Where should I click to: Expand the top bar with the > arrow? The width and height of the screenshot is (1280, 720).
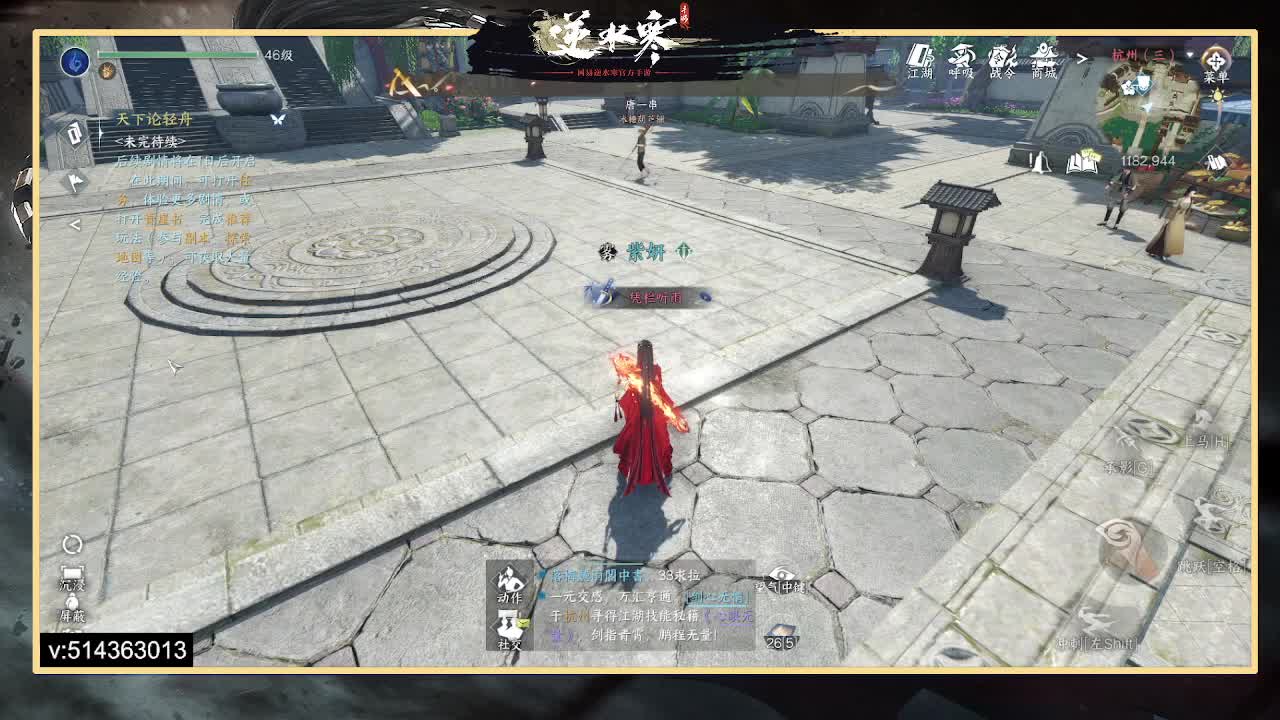tap(1083, 58)
